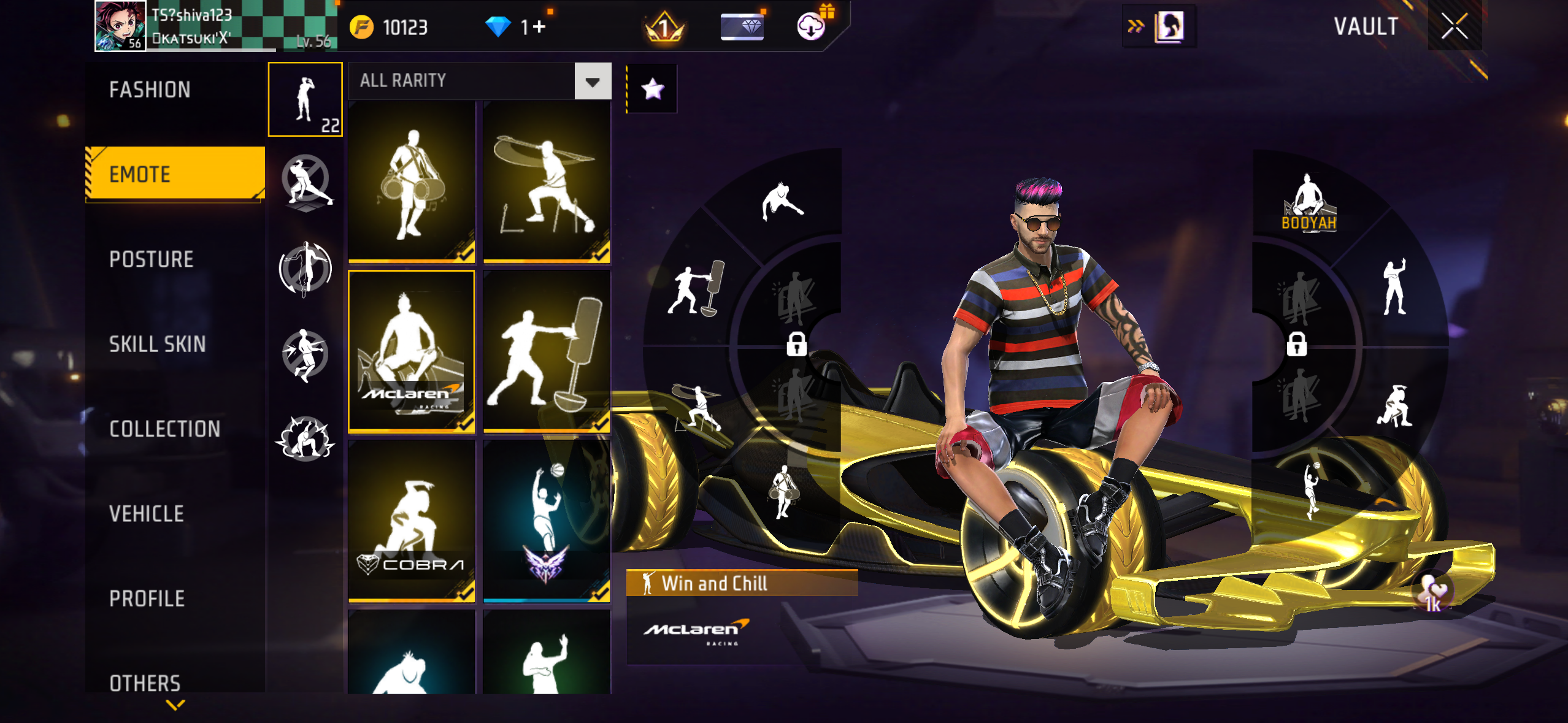Pick the punching bag emote card

[546, 351]
